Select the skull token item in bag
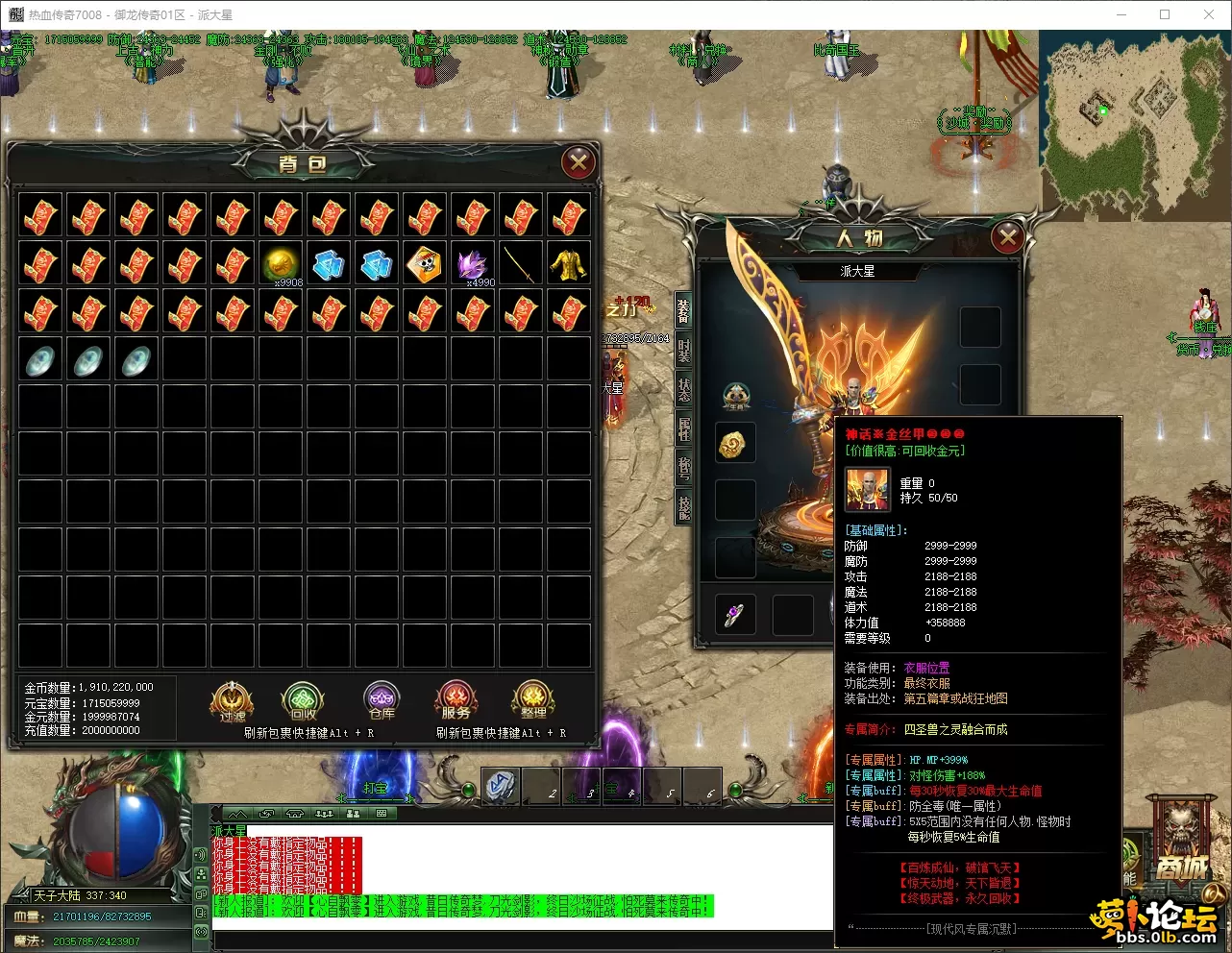 point(425,264)
